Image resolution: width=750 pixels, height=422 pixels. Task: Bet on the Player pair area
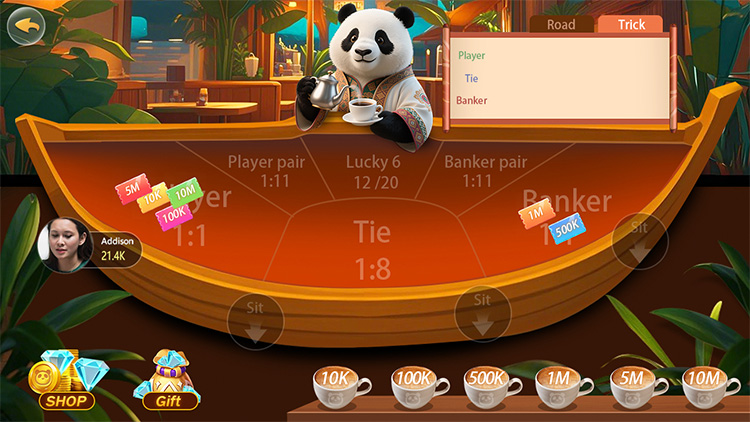coord(259,170)
